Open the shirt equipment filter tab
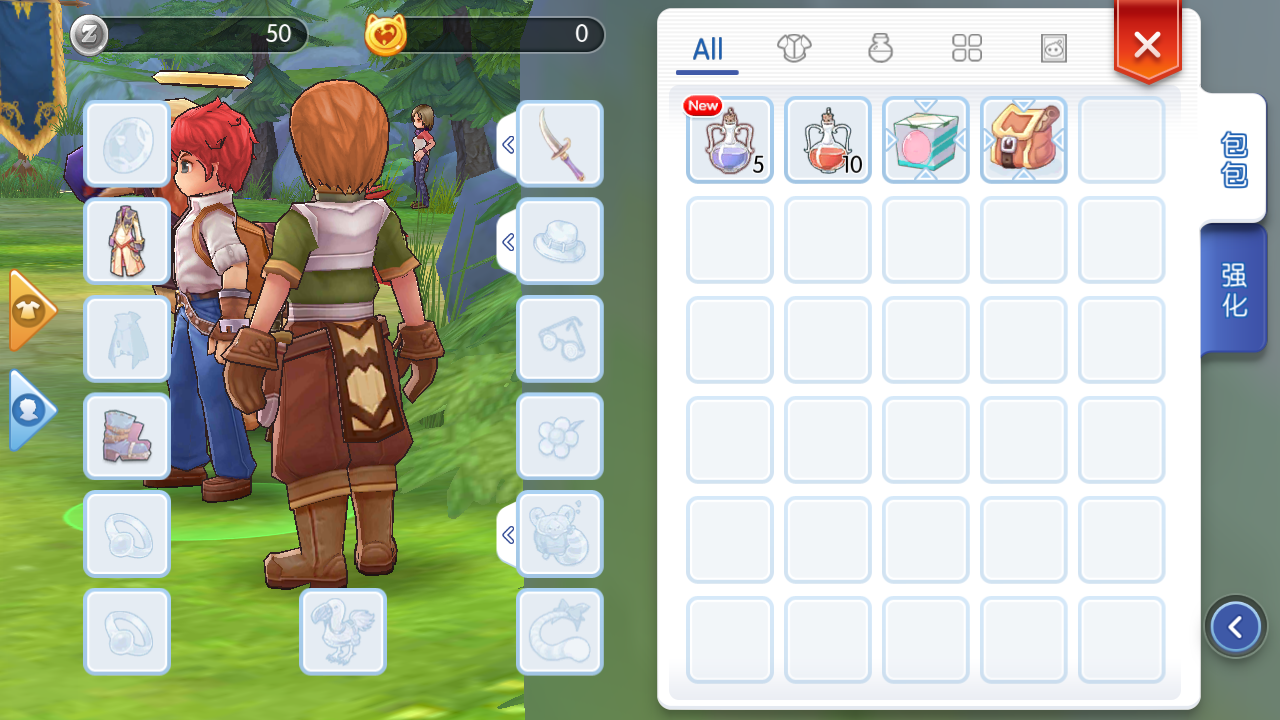 tap(794, 48)
